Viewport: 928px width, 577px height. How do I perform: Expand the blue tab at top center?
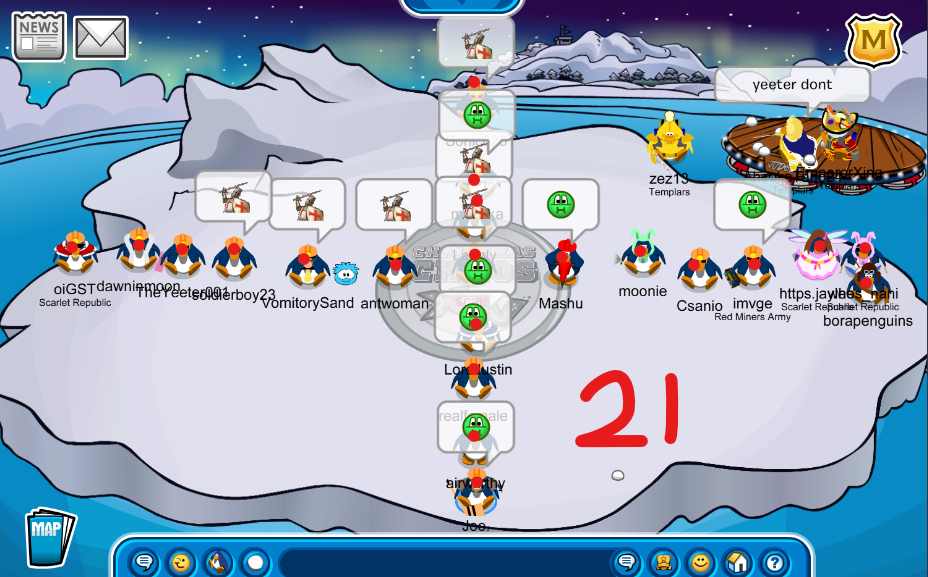click(464, 6)
